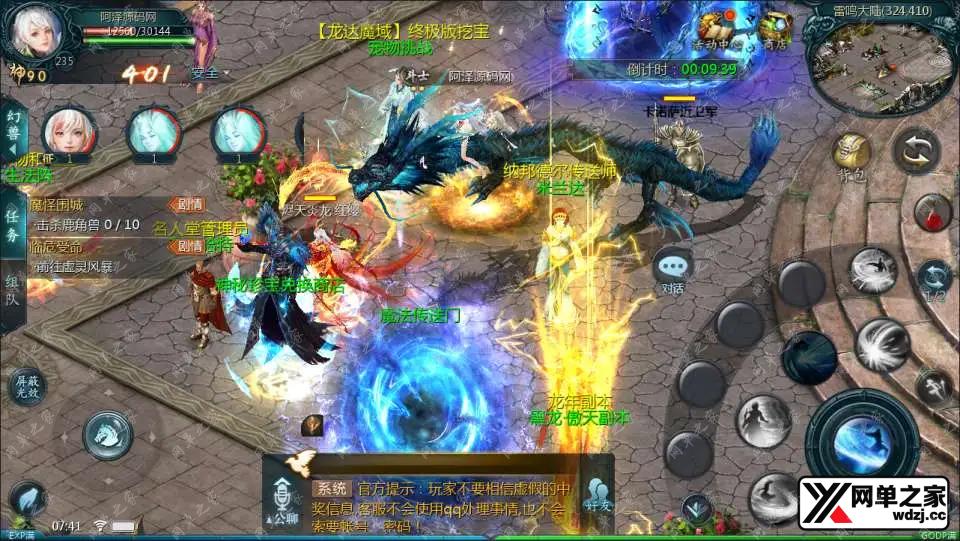Tap the 对话 speech bubble button
This screenshot has height=541, width=960.
tap(672, 268)
